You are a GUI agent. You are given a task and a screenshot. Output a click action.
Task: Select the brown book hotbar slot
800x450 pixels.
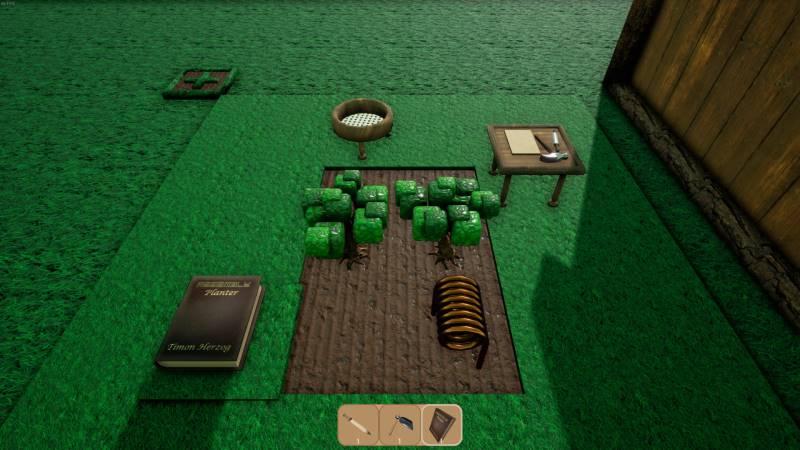[x=441, y=425]
